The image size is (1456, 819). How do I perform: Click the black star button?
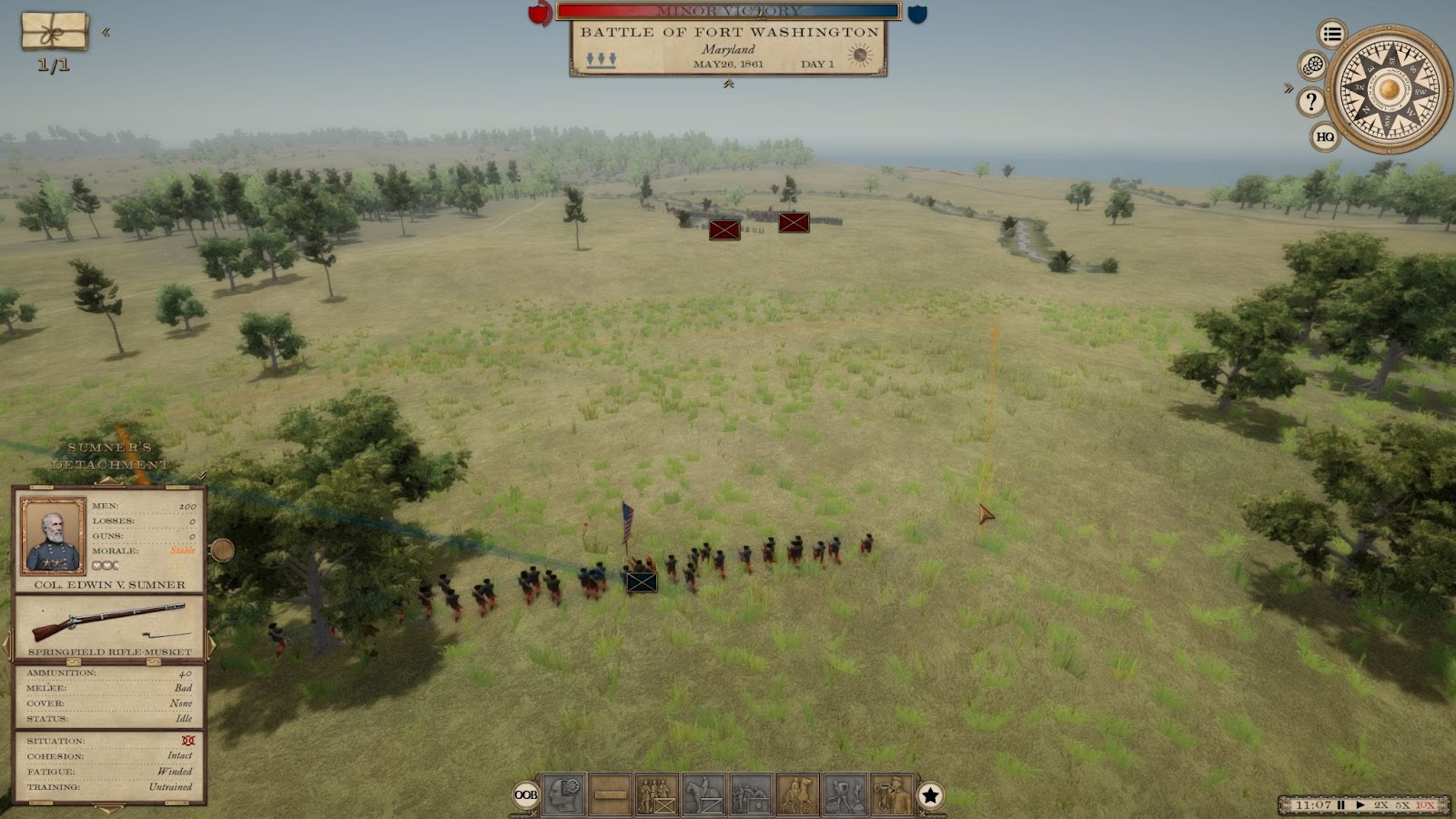(x=930, y=795)
